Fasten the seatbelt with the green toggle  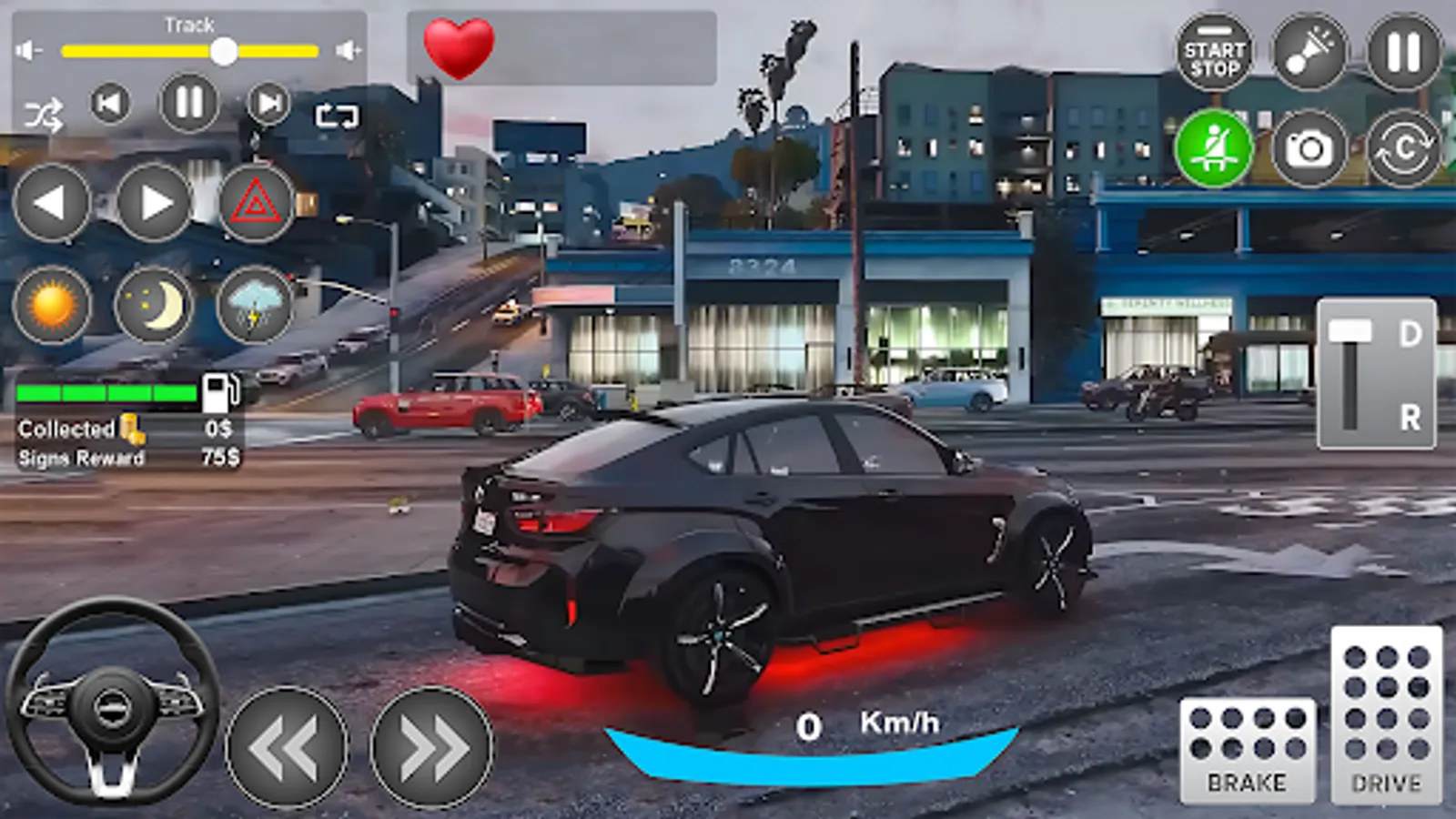1217,148
